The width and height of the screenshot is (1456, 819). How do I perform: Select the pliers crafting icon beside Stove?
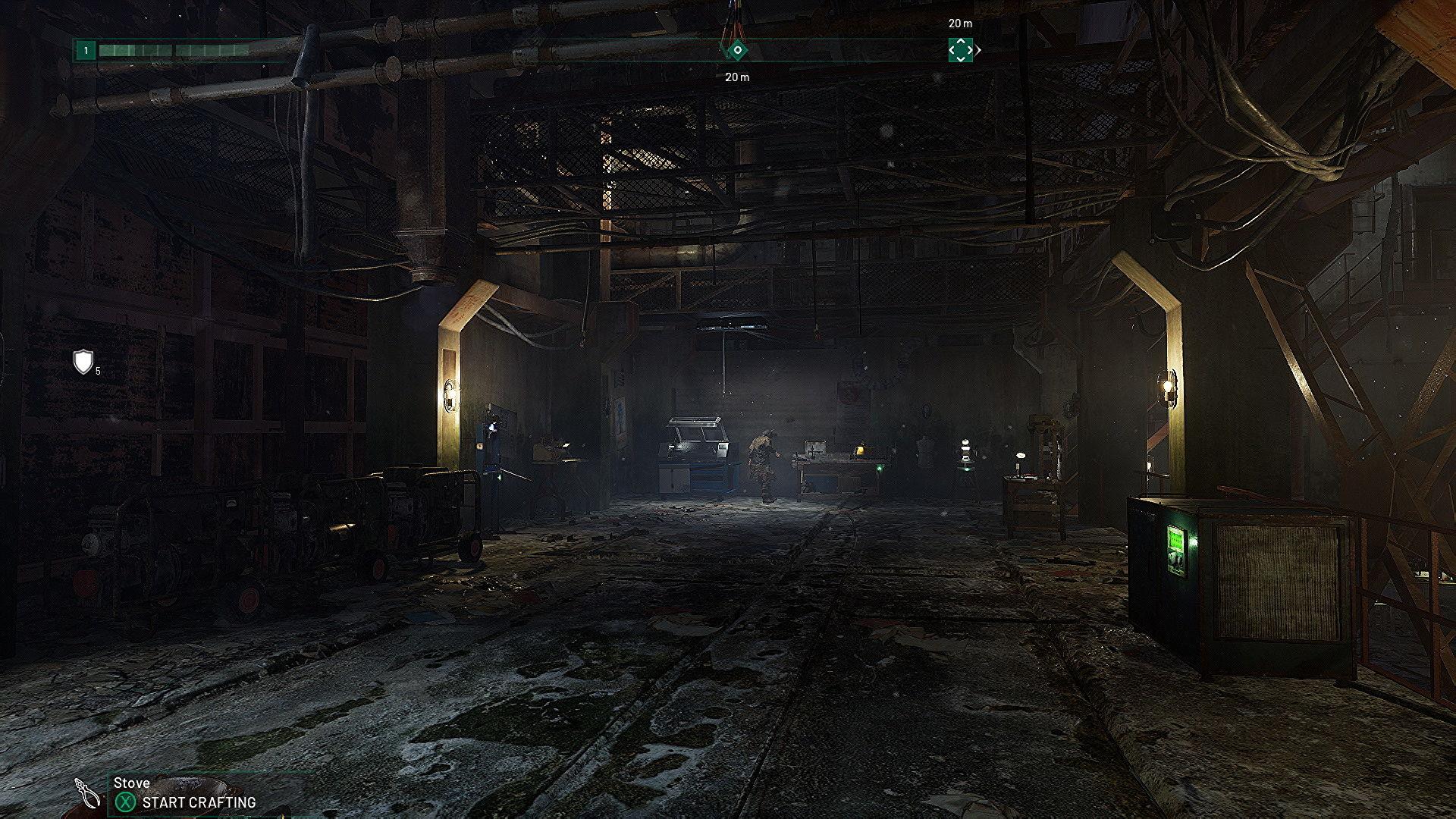89,793
